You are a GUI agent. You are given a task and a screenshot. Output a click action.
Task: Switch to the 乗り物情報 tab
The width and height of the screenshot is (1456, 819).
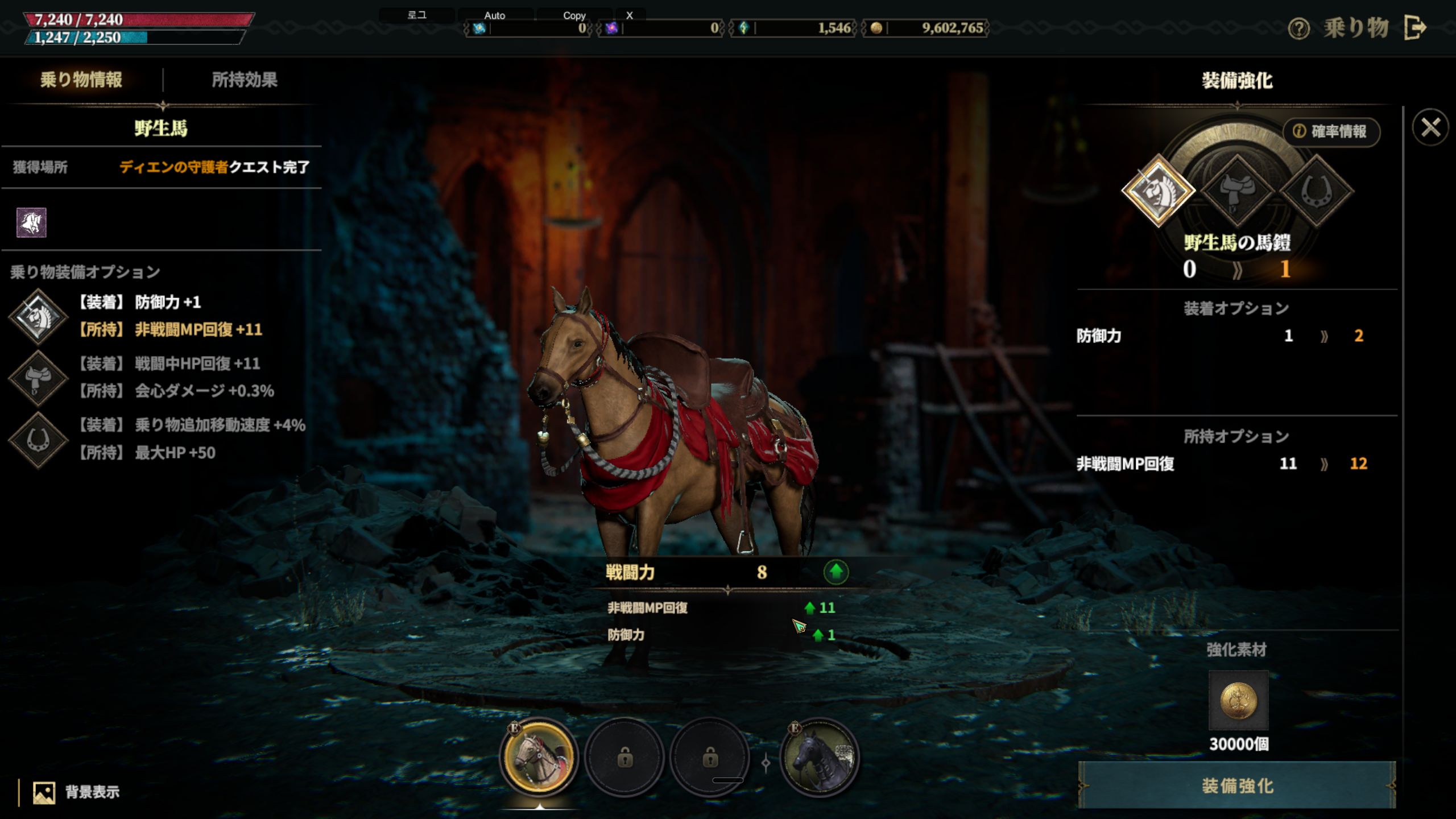click(81, 80)
